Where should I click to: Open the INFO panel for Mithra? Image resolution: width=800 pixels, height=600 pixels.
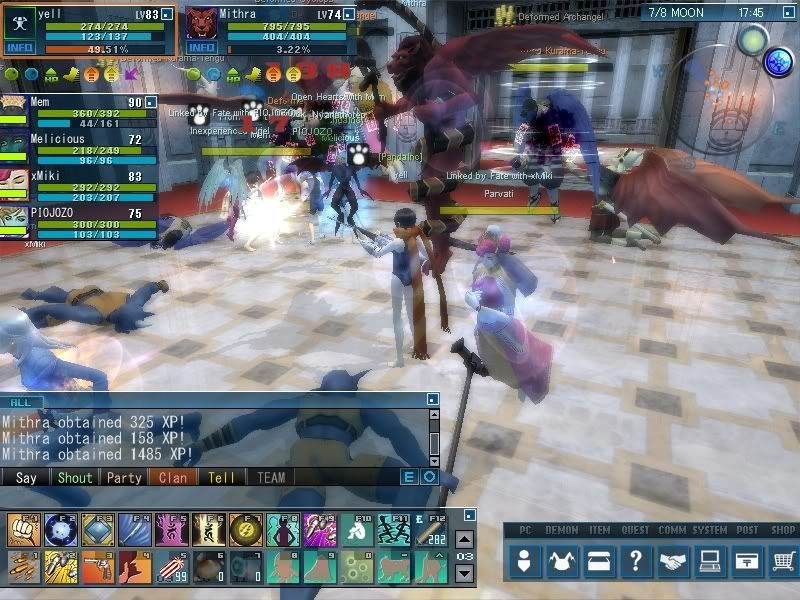point(201,47)
